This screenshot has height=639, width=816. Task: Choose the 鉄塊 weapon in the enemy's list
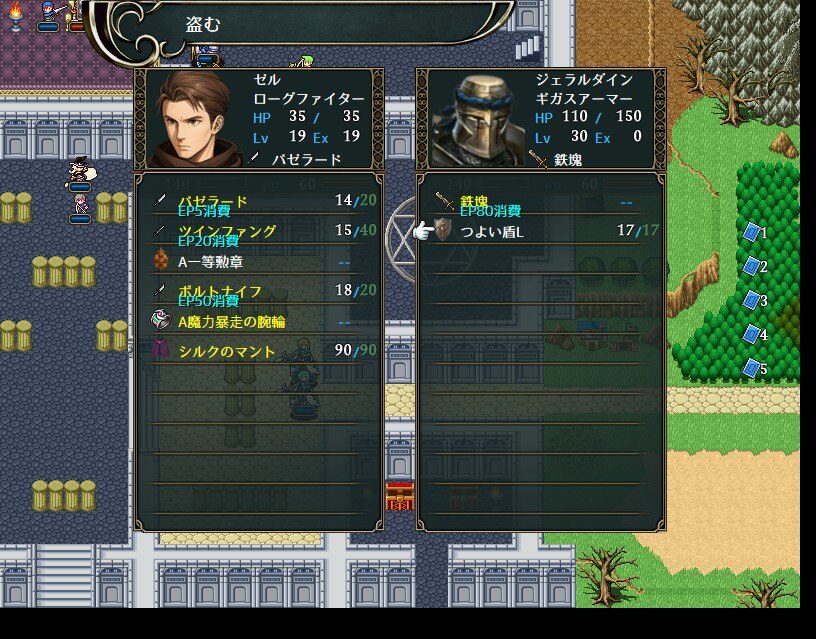click(540, 202)
